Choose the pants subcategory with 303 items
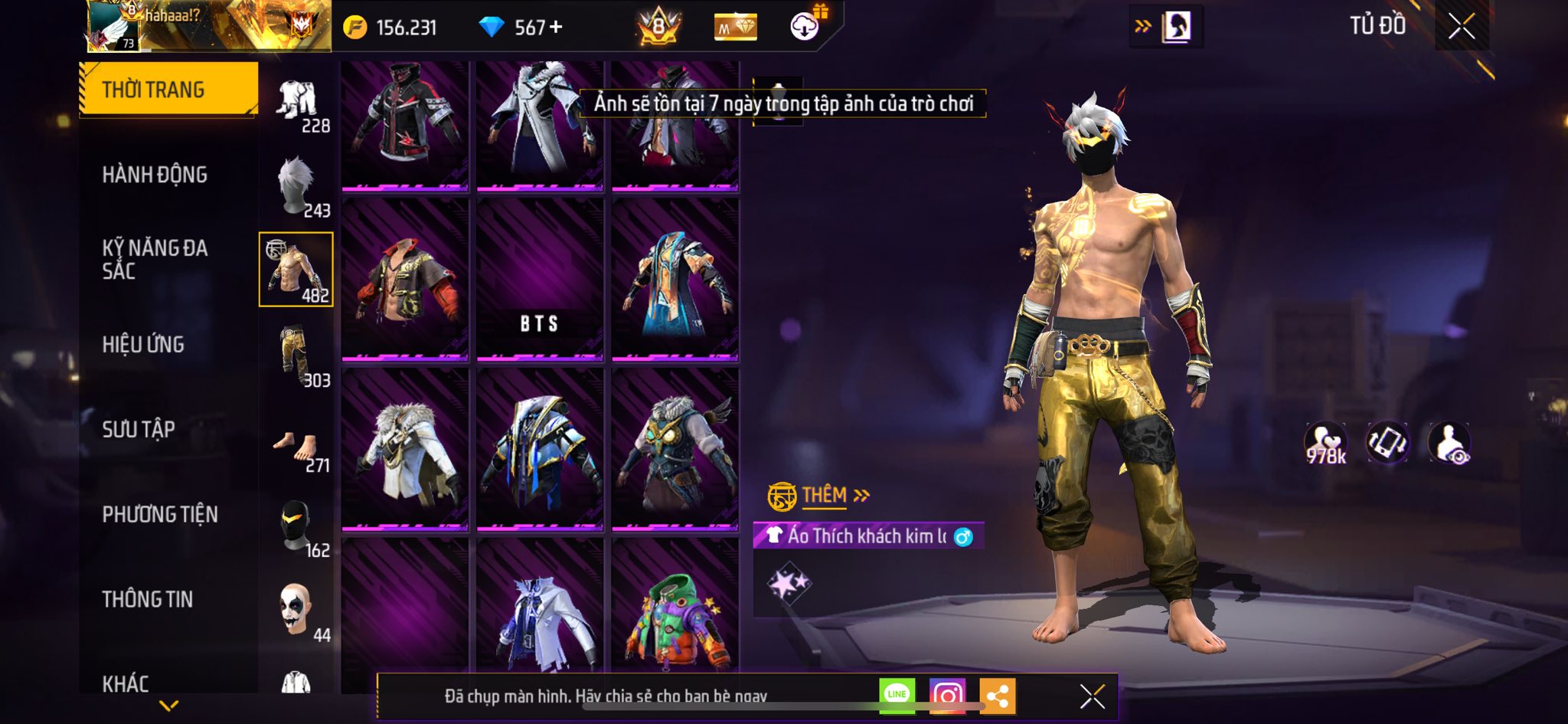The image size is (1568, 724). 297,356
